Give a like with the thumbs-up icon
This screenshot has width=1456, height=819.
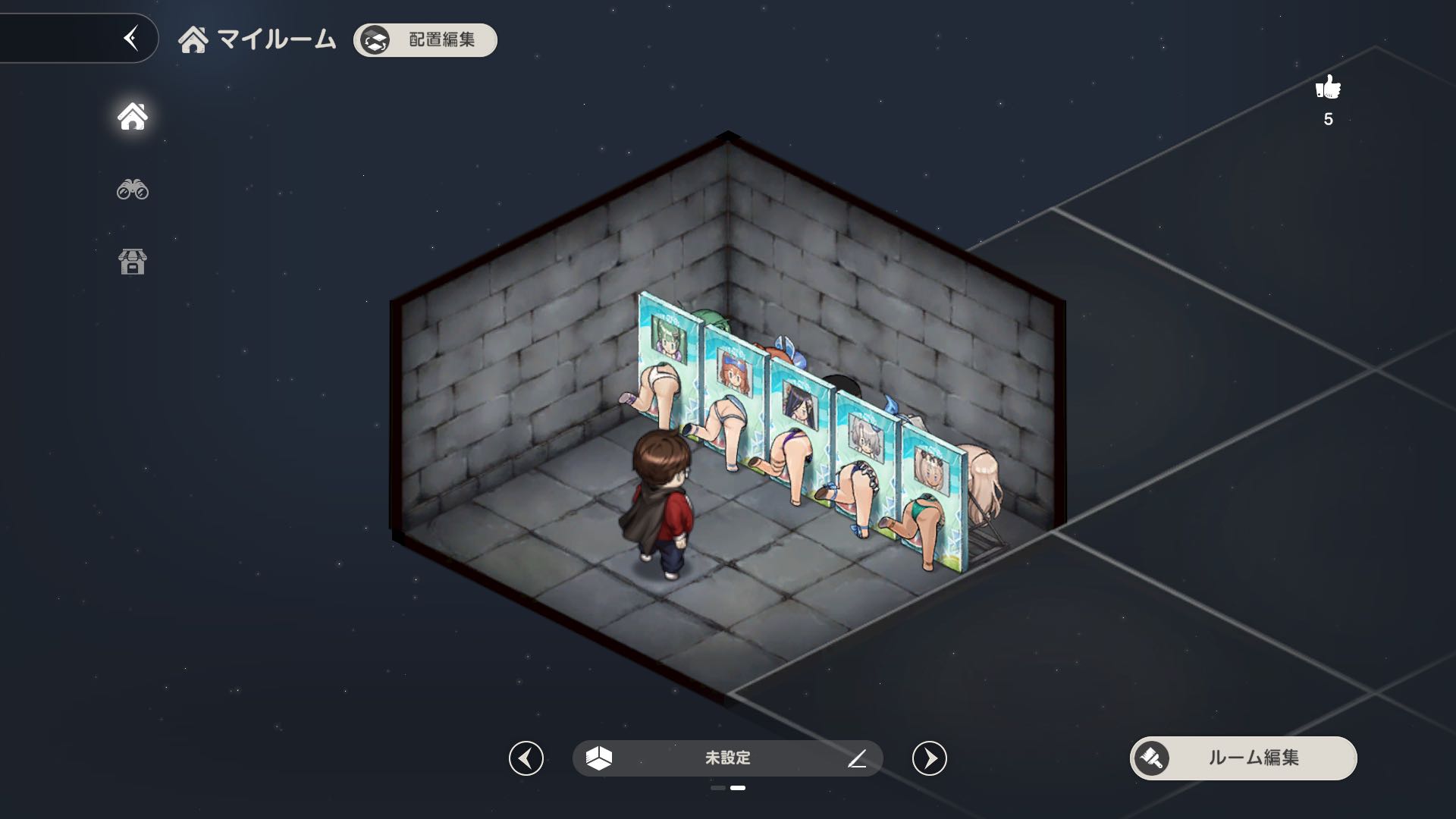click(1328, 88)
